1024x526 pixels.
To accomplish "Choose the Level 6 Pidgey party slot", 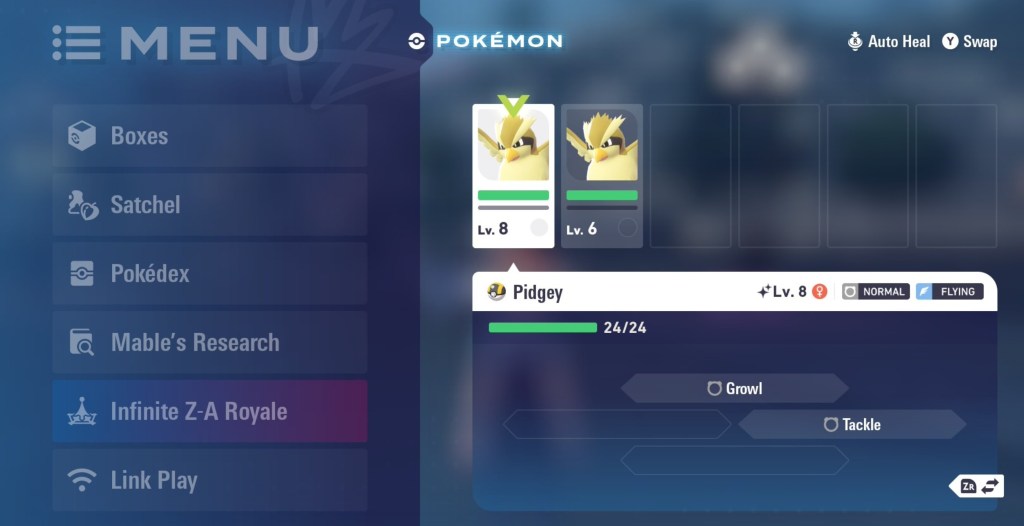I will point(601,175).
